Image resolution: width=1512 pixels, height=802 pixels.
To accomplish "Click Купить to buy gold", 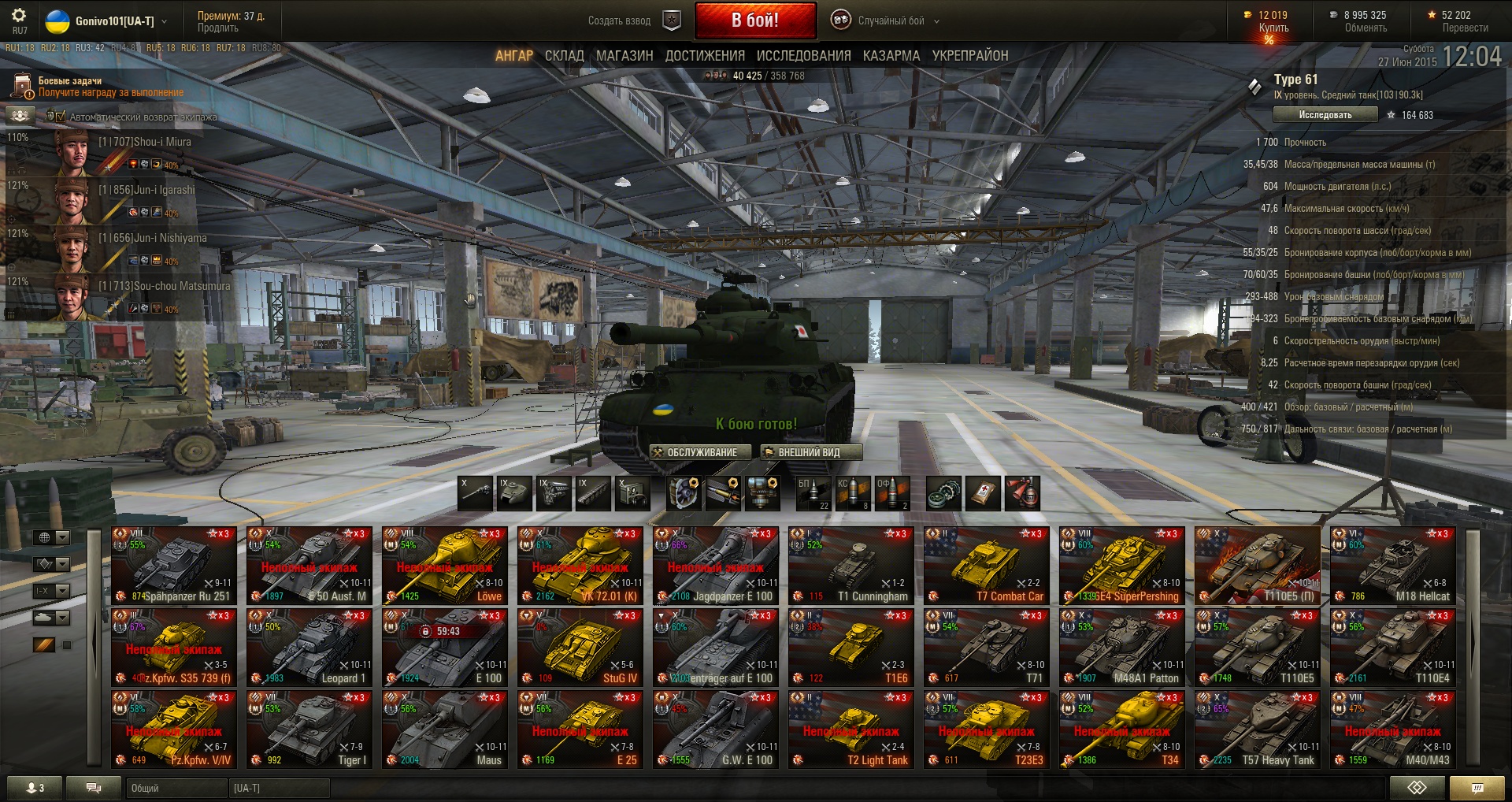I will coord(1273,28).
